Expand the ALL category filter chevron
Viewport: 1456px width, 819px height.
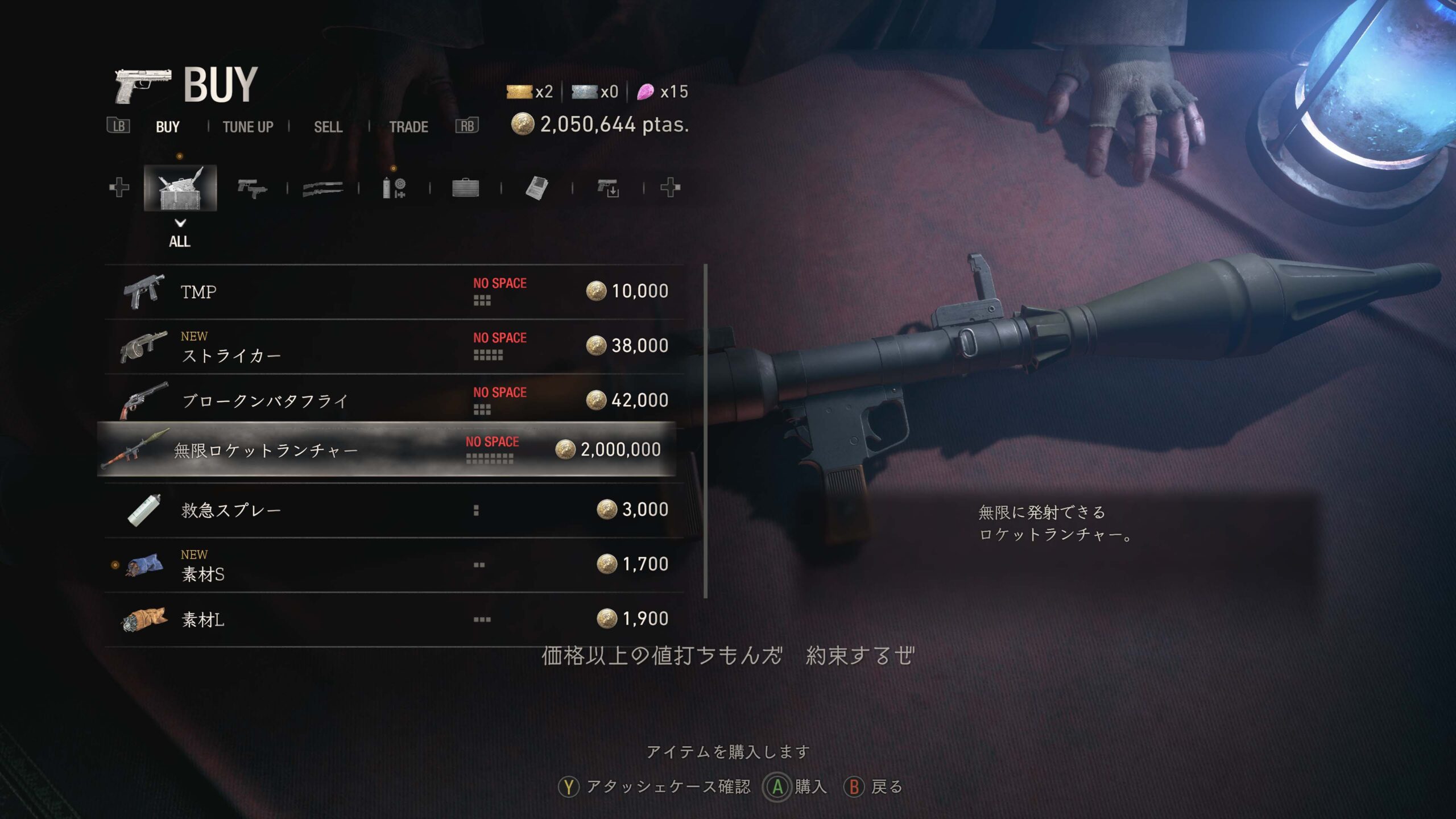181,224
